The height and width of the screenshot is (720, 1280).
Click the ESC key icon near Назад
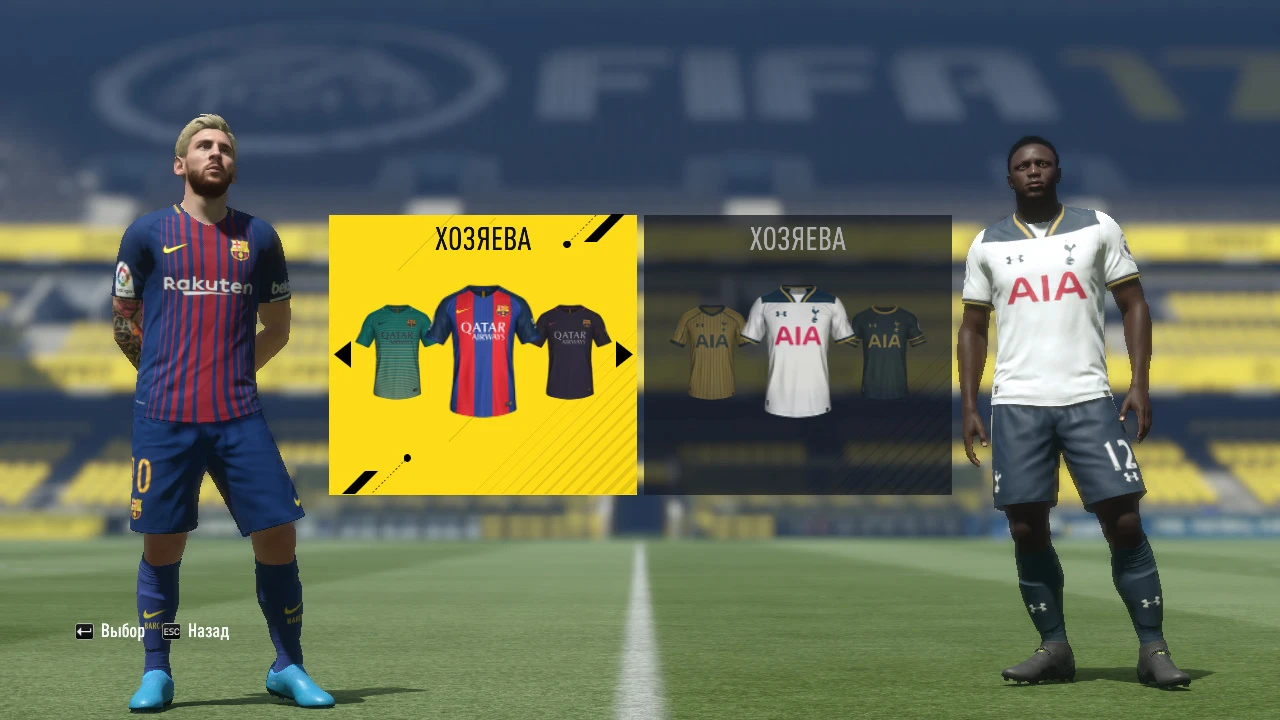pos(171,631)
